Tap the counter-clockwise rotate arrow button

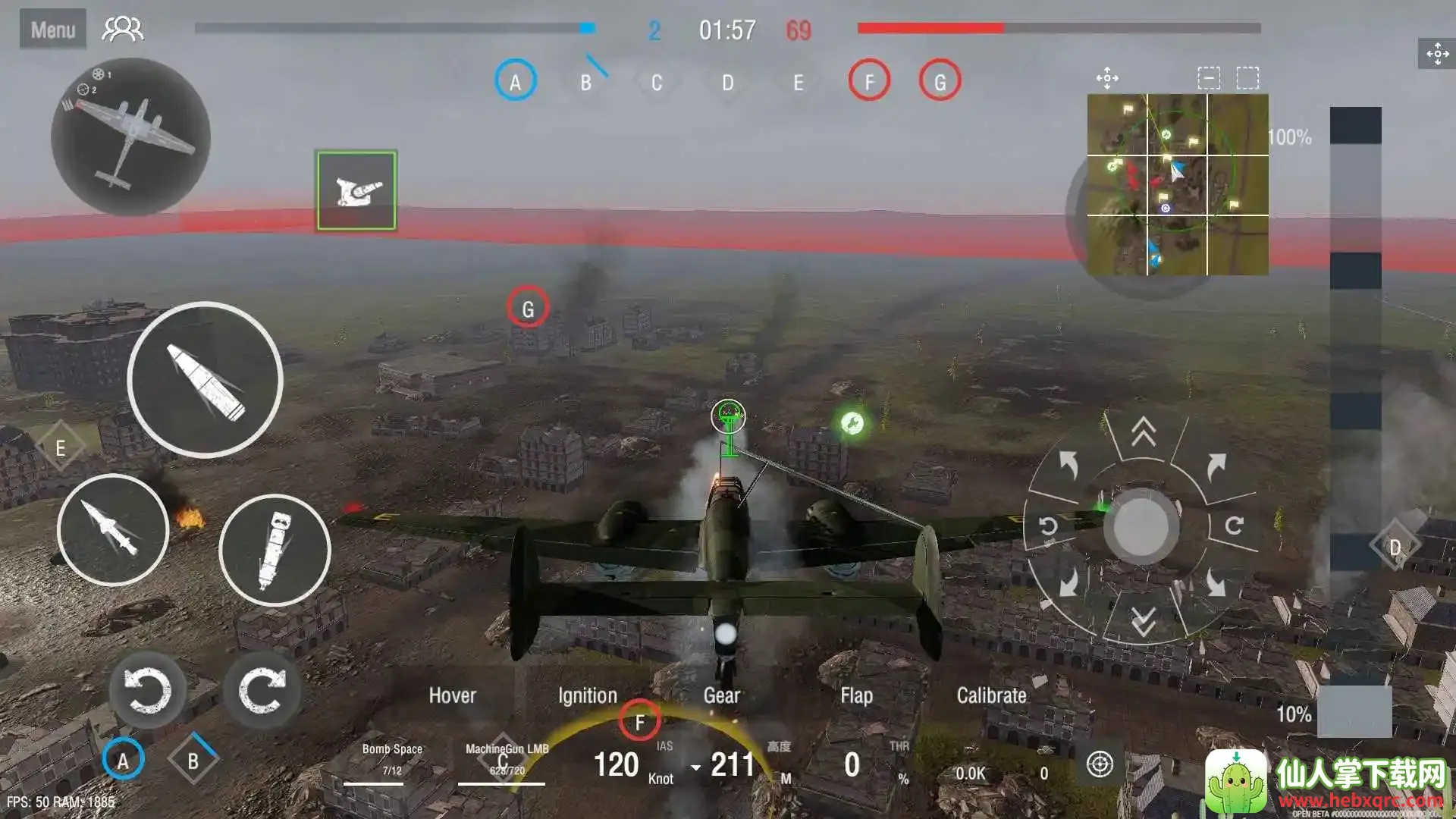click(x=147, y=690)
